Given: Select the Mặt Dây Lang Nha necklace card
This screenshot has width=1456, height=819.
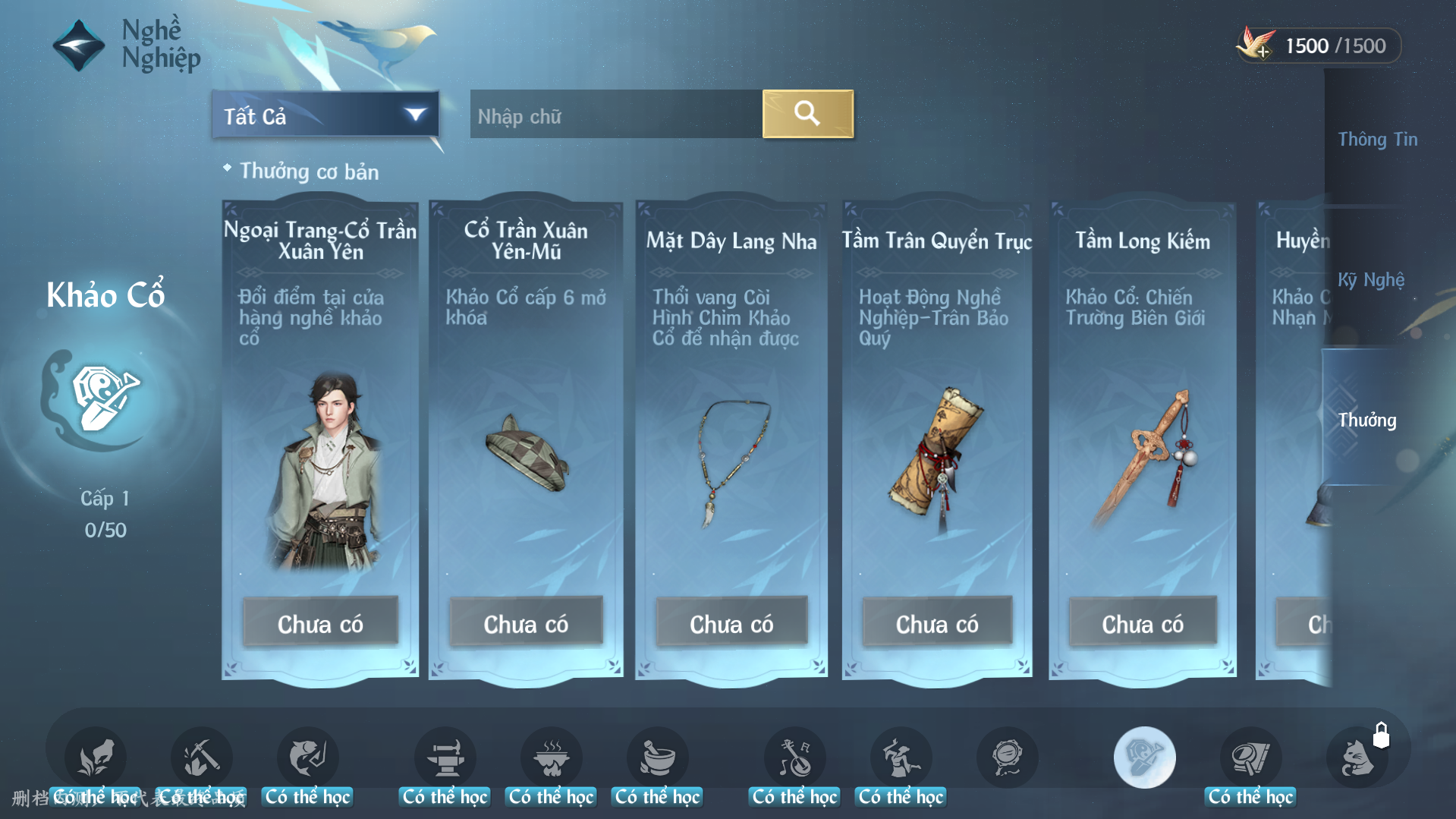Looking at the screenshot, I should [731, 440].
